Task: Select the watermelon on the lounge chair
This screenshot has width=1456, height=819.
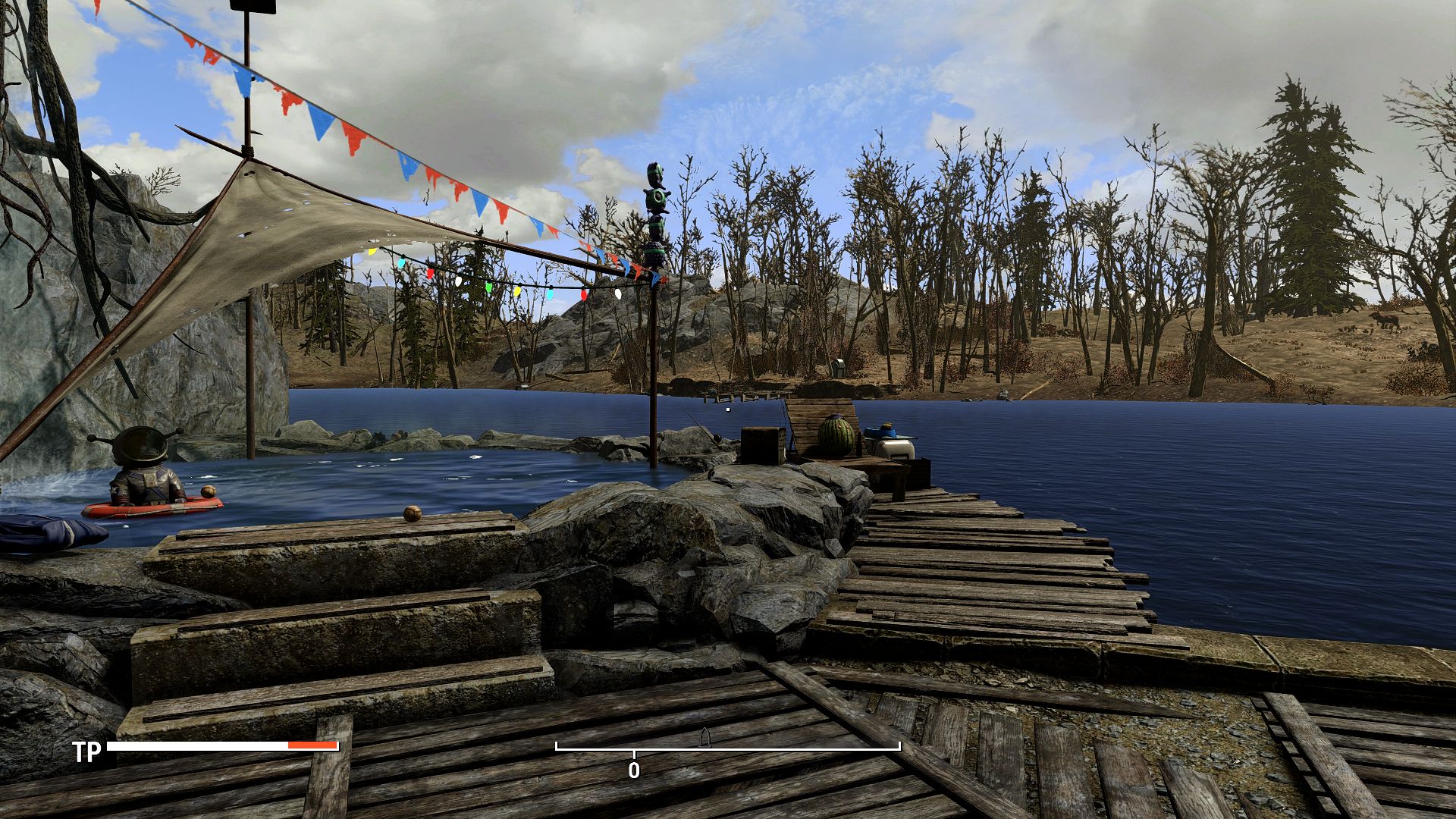Action: (837, 434)
